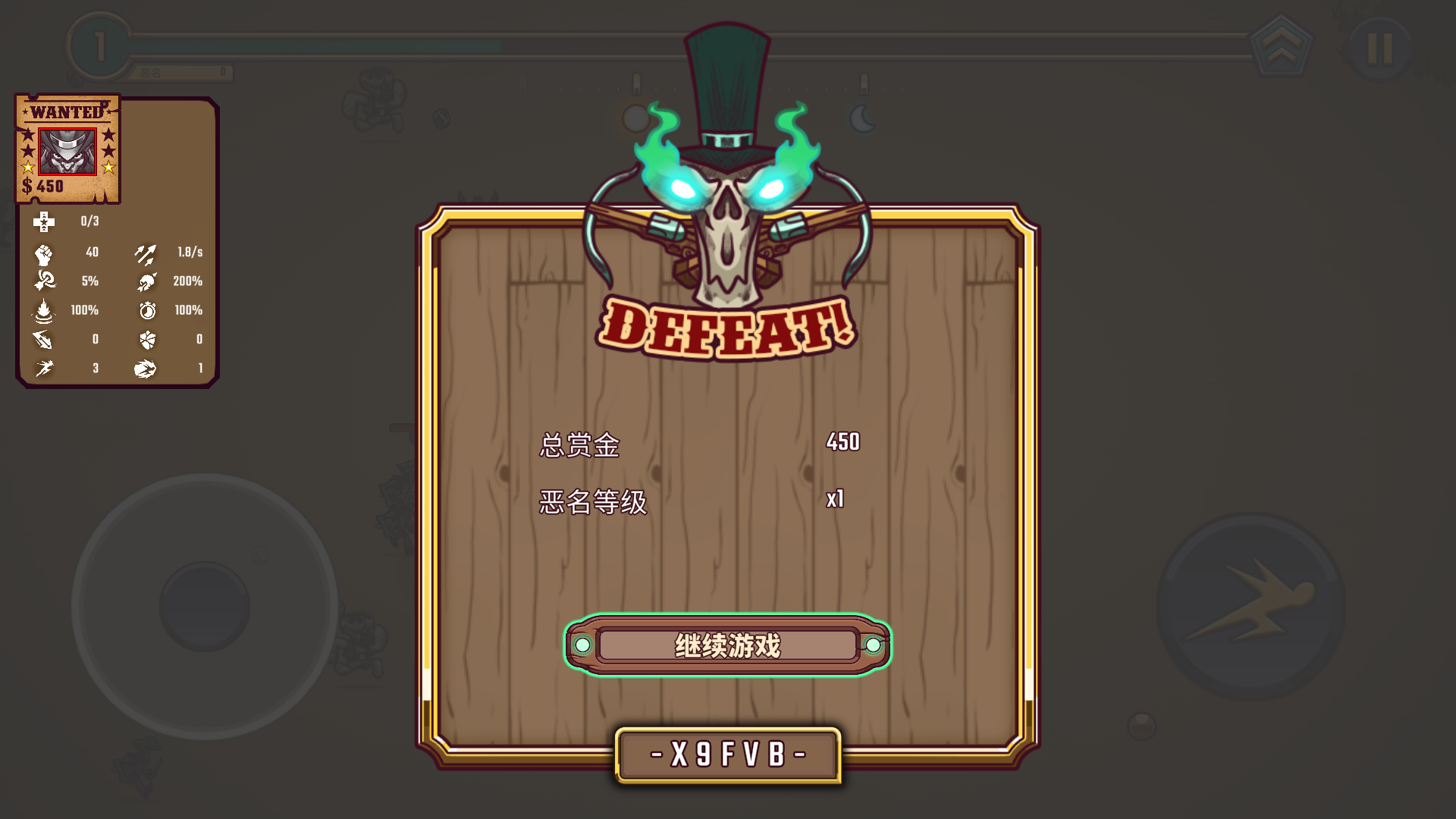Click the WANTED poster portrait
Screen dimensions: 1456x819
pos(67,152)
